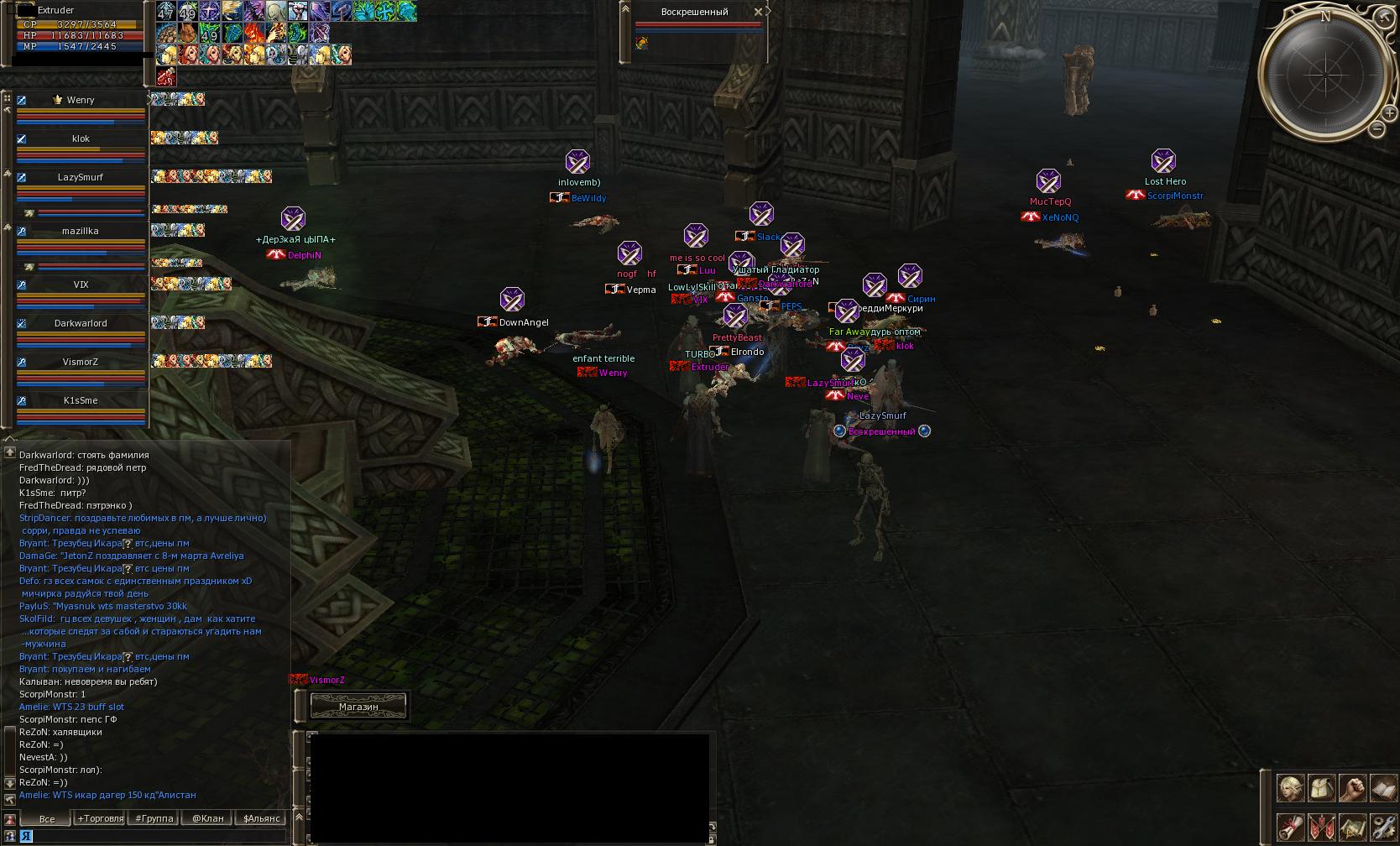Viewport: 1400px width, 846px height.
Task: Select party member Darkwarlord in party list
Action: 81,323
